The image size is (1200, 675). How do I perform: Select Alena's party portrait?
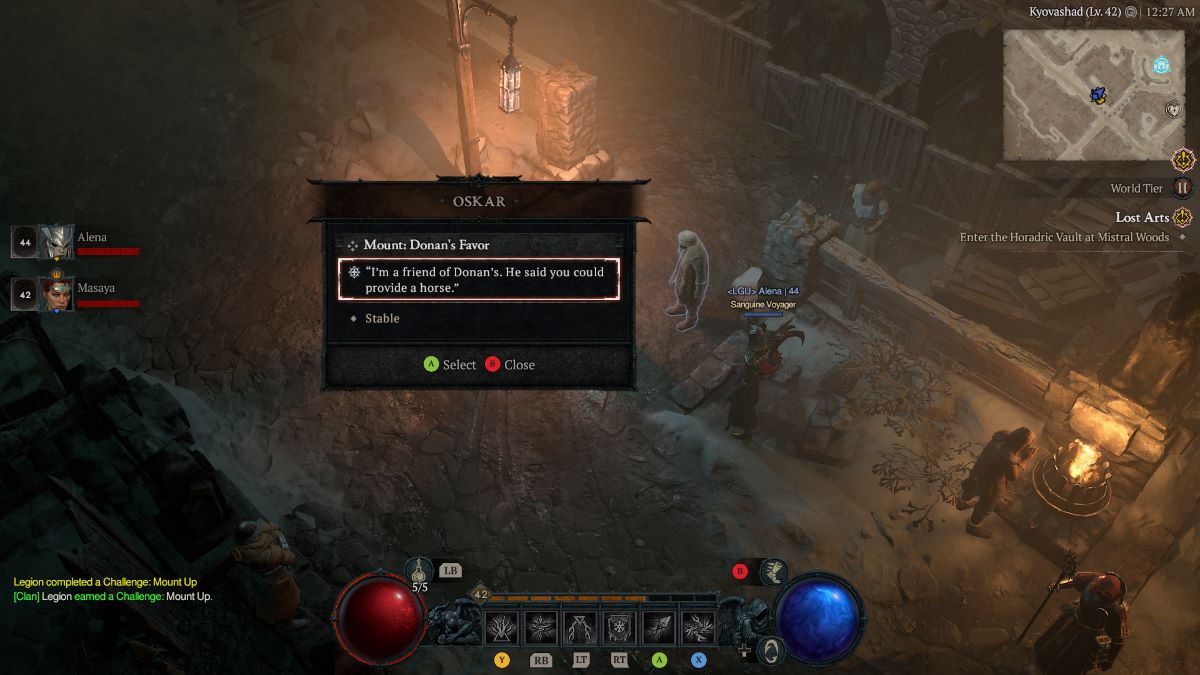tap(57, 242)
